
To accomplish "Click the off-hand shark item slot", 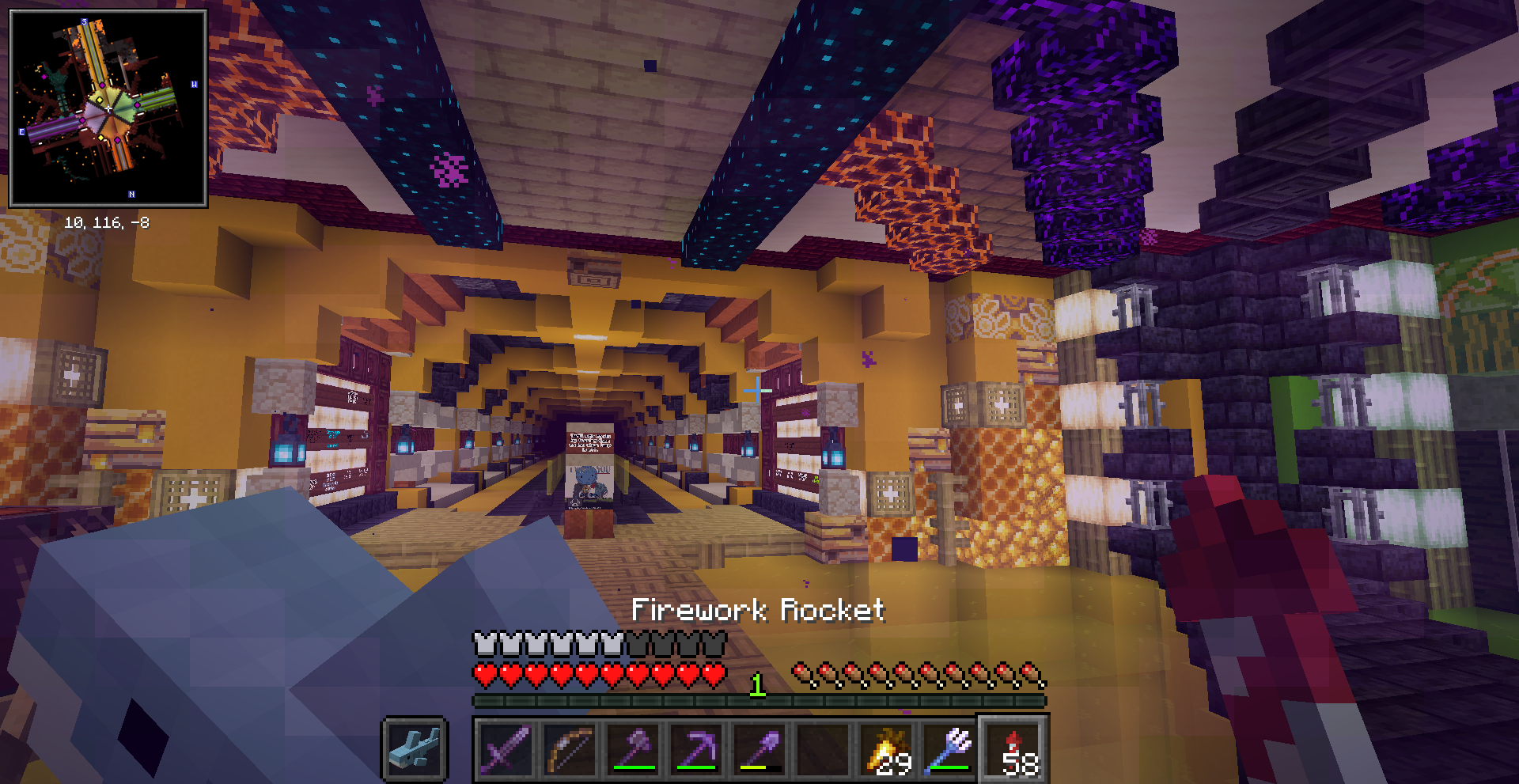I will (x=415, y=748).
